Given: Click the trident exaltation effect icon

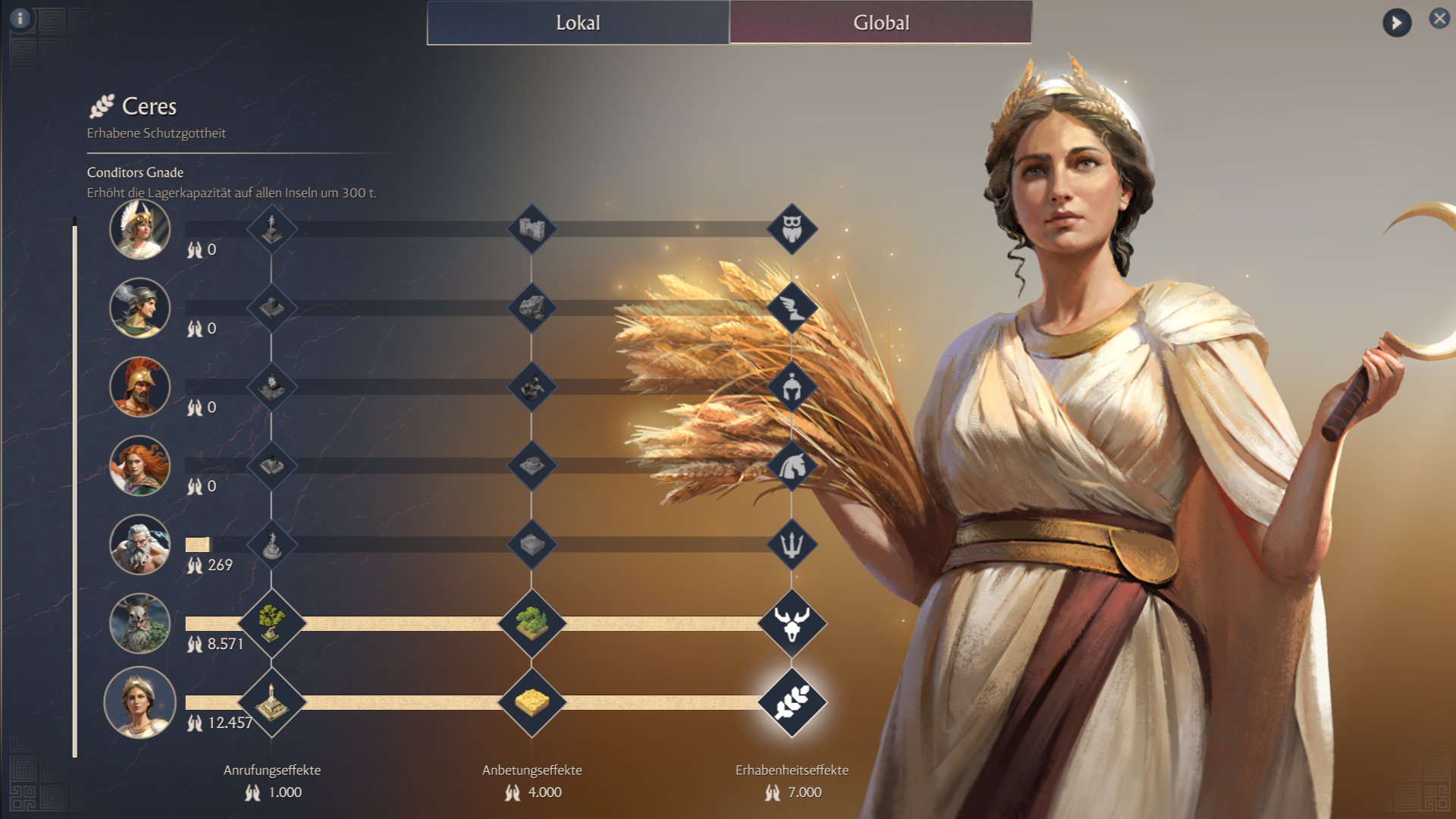Looking at the screenshot, I should pyautogui.click(x=792, y=544).
